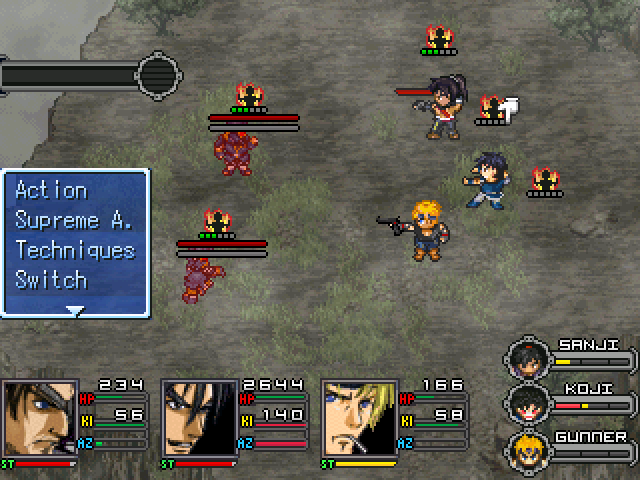Viewport: 640px width, 480px height.
Task: Select Gunner's turn order portrait
Action: pyautogui.click(x=525, y=449)
